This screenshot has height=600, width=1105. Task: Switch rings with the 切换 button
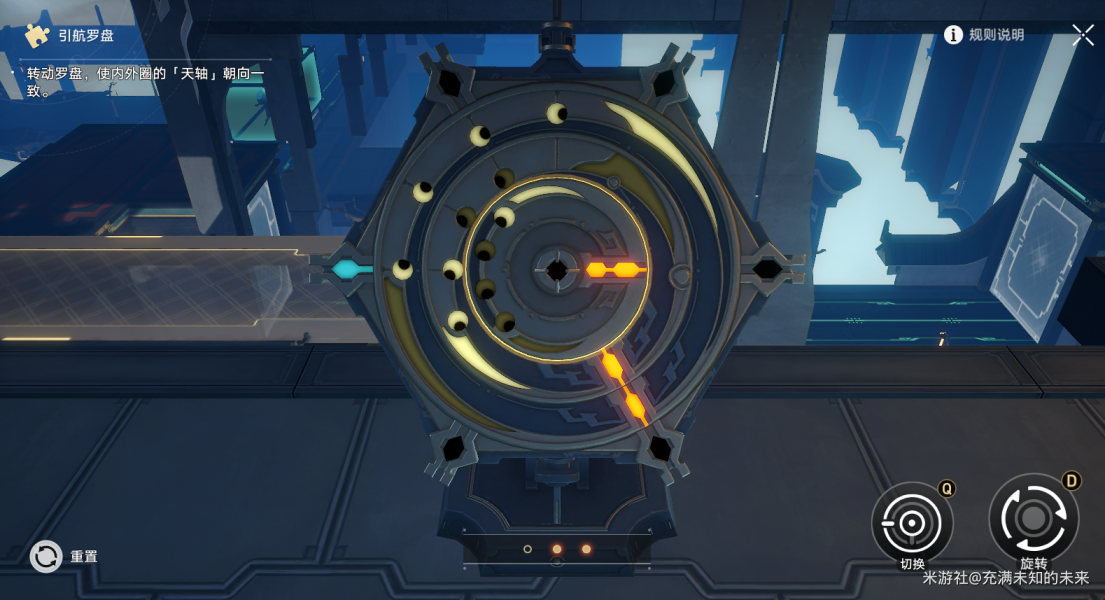coord(911,522)
